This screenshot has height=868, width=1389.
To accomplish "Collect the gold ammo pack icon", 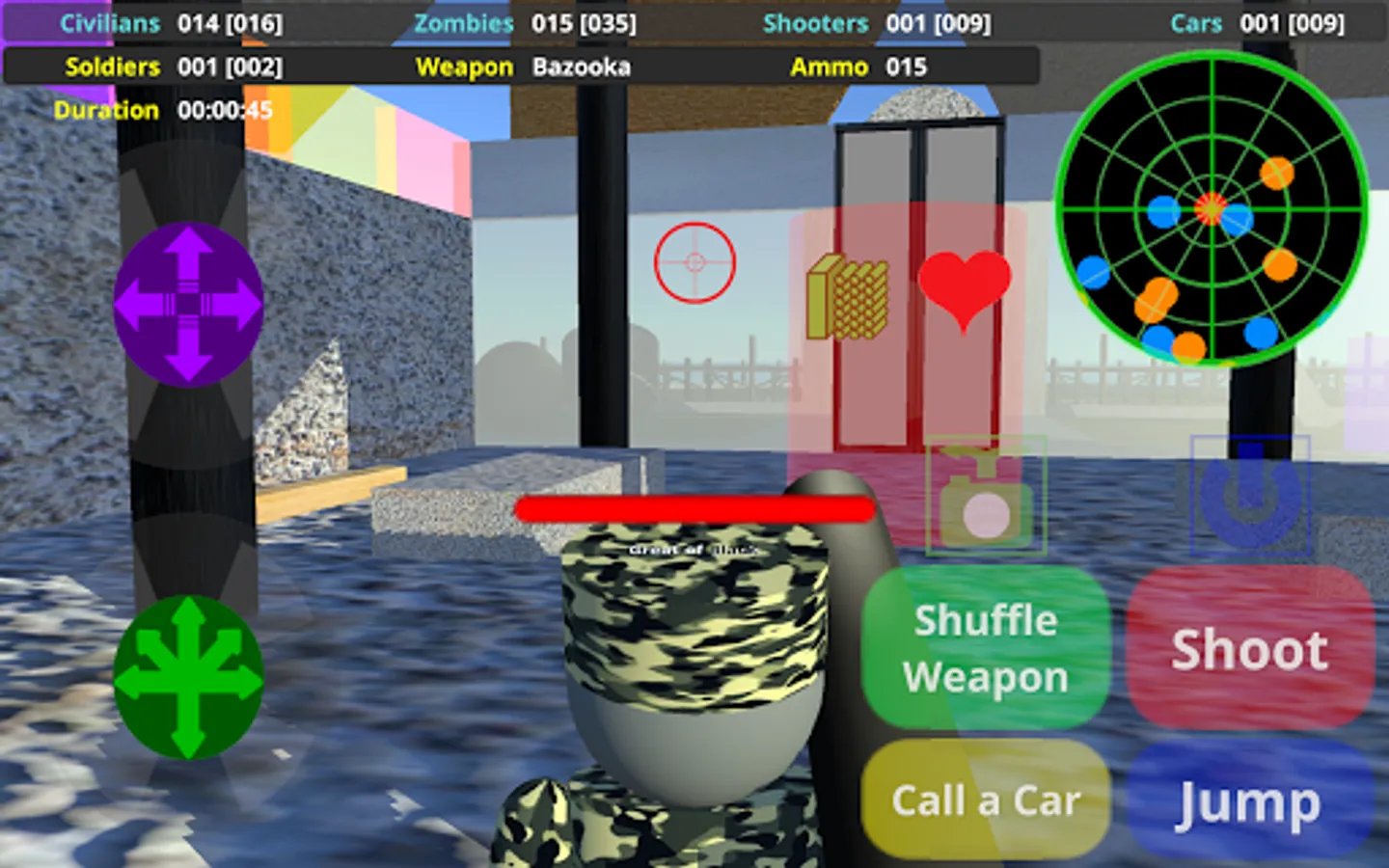I will pyautogui.click(x=850, y=294).
